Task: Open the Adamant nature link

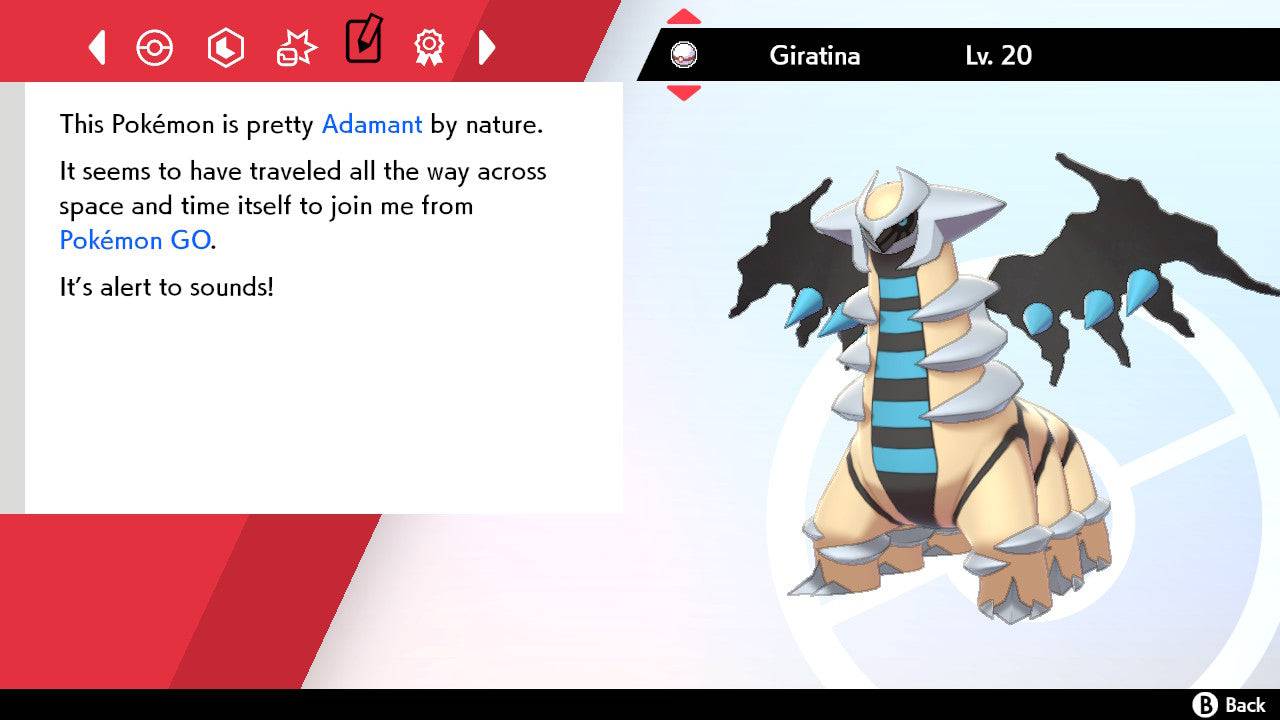Action: (371, 124)
